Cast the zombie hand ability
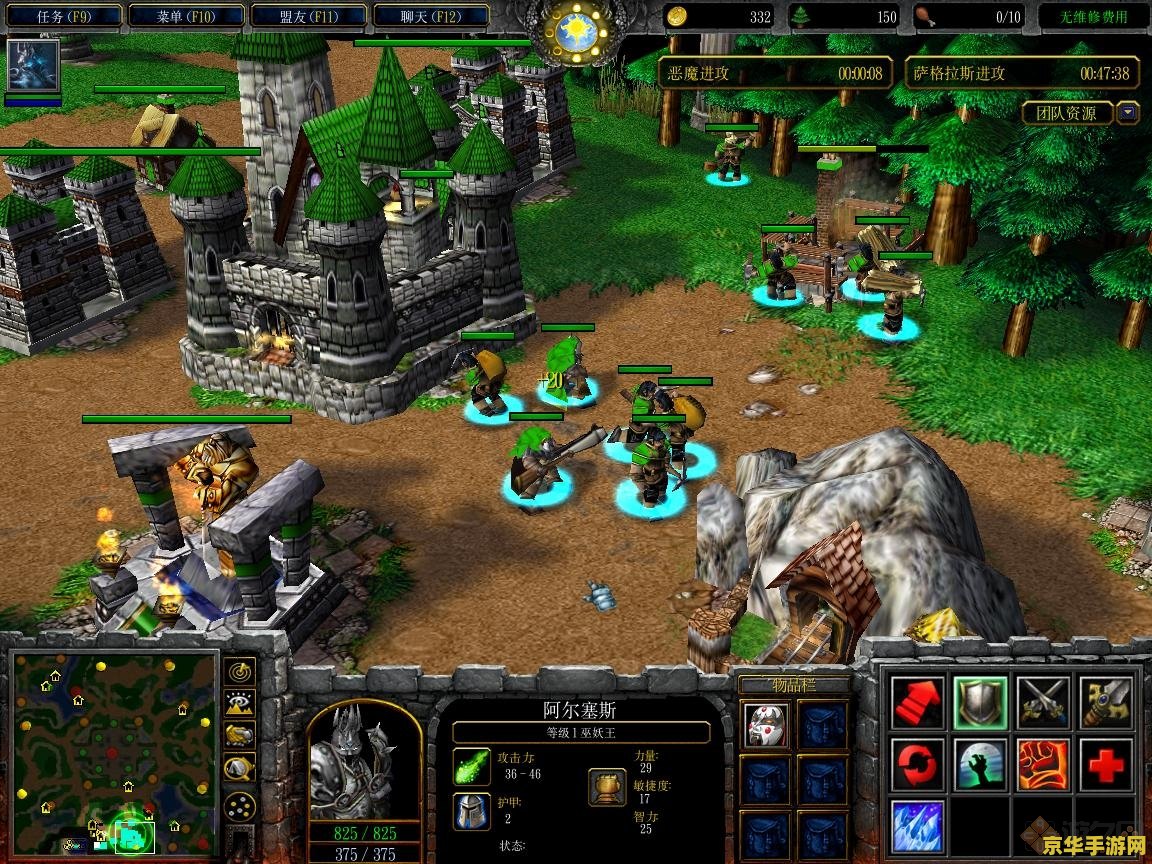 tap(979, 765)
